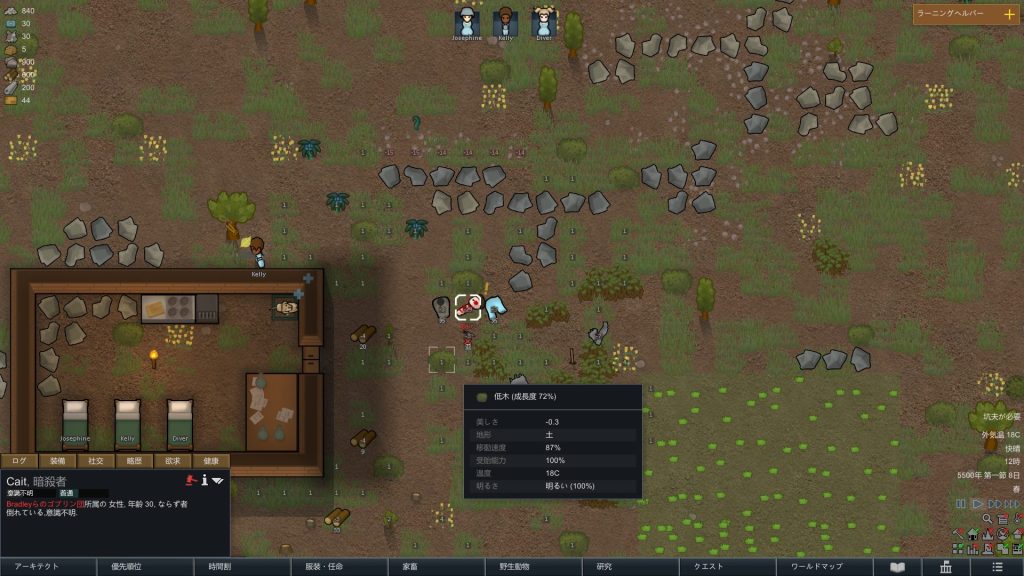Viewport: 1024px width, 576px height.
Task: Select colonist Josephine's portrait
Action: (466, 23)
